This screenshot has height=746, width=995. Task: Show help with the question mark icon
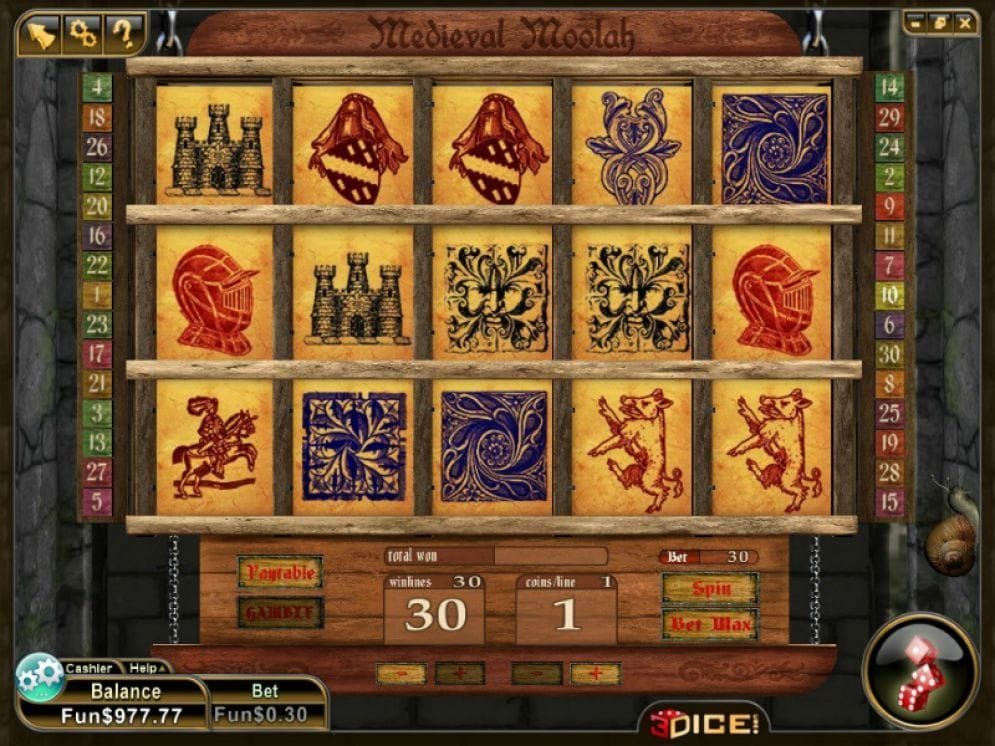123,34
